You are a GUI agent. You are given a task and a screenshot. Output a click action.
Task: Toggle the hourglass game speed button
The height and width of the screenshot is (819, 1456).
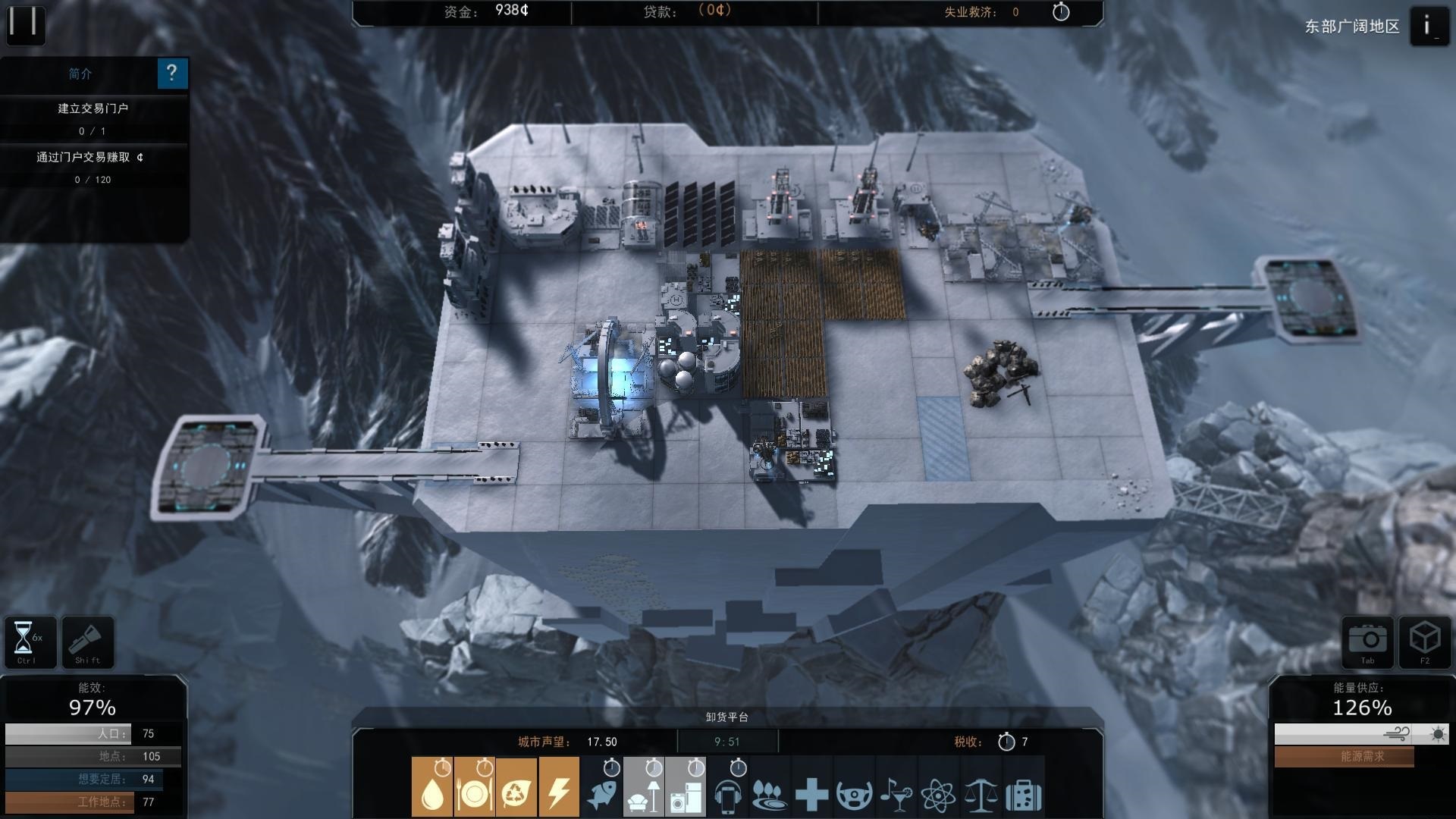pyautogui.click(x=30, y=642)
